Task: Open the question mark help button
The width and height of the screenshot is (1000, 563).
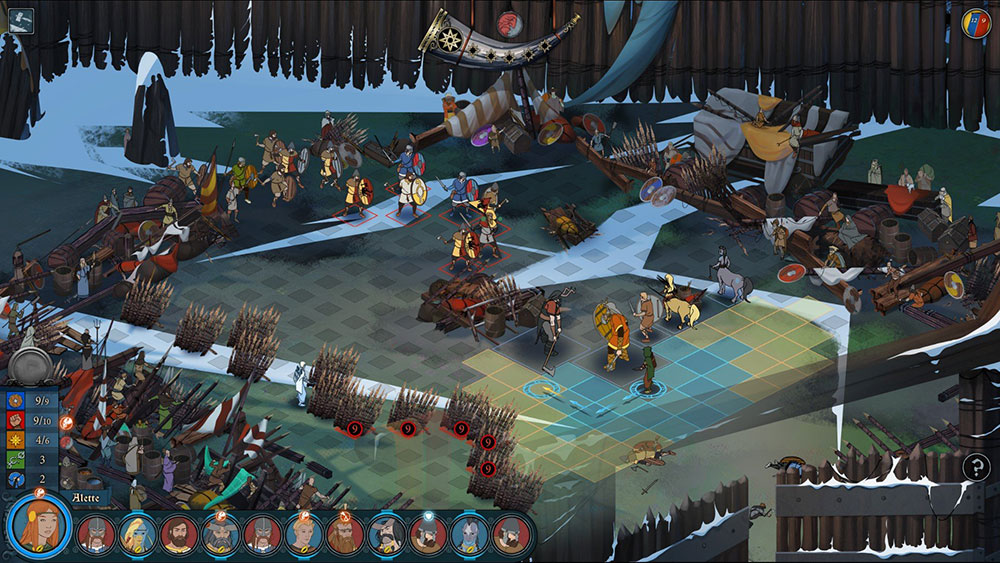Action: 976,466
